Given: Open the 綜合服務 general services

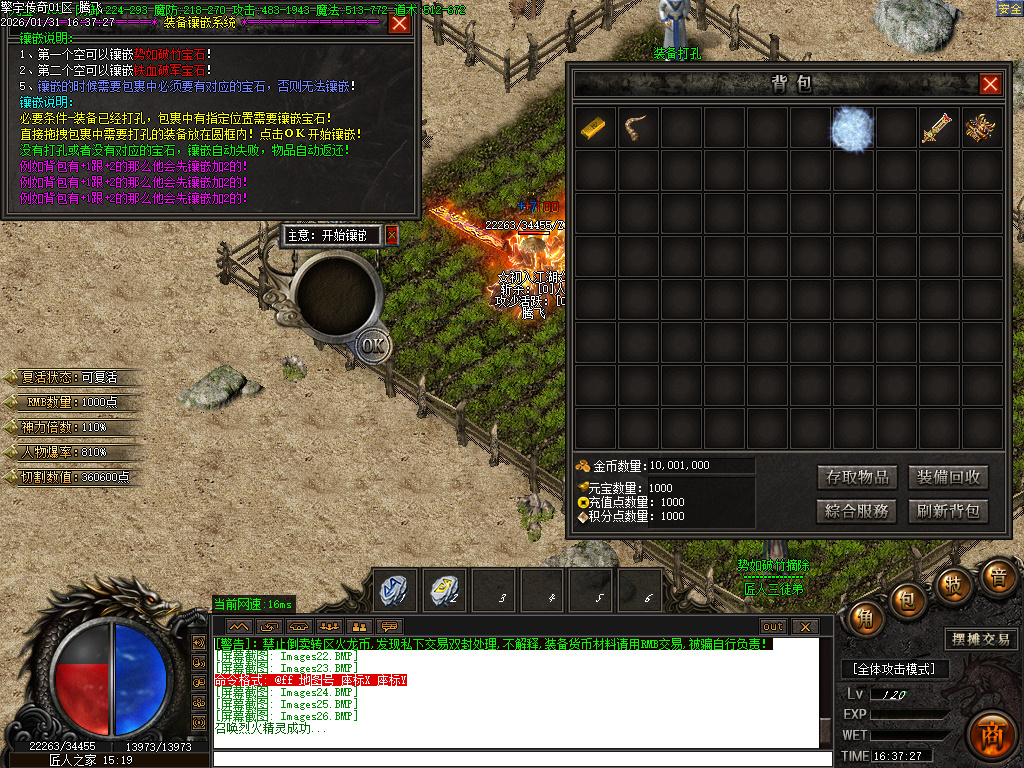Looking at the screenshot, I should 856,511.
